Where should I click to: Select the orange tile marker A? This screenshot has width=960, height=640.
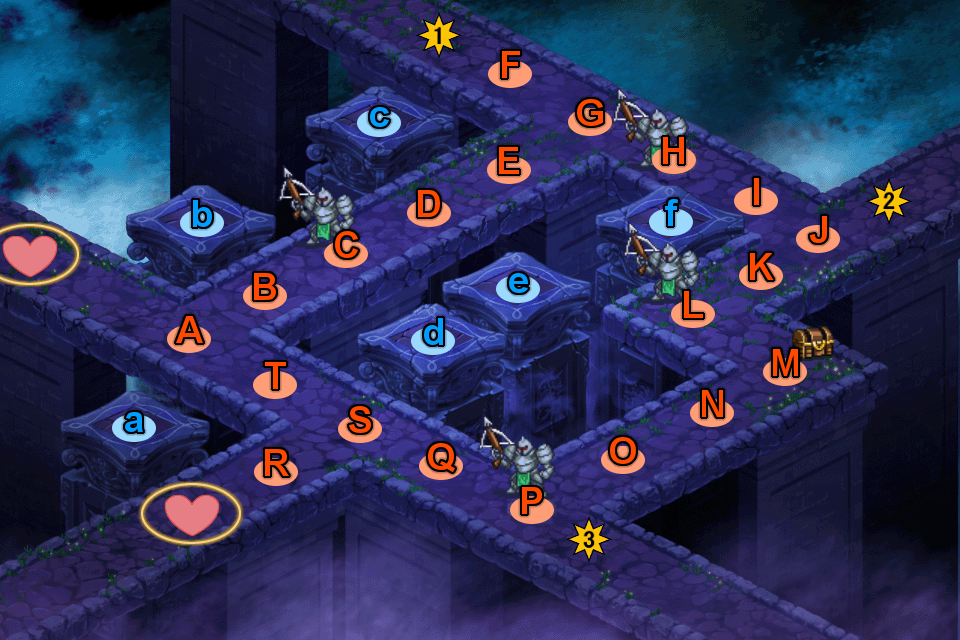click(189, 333)
